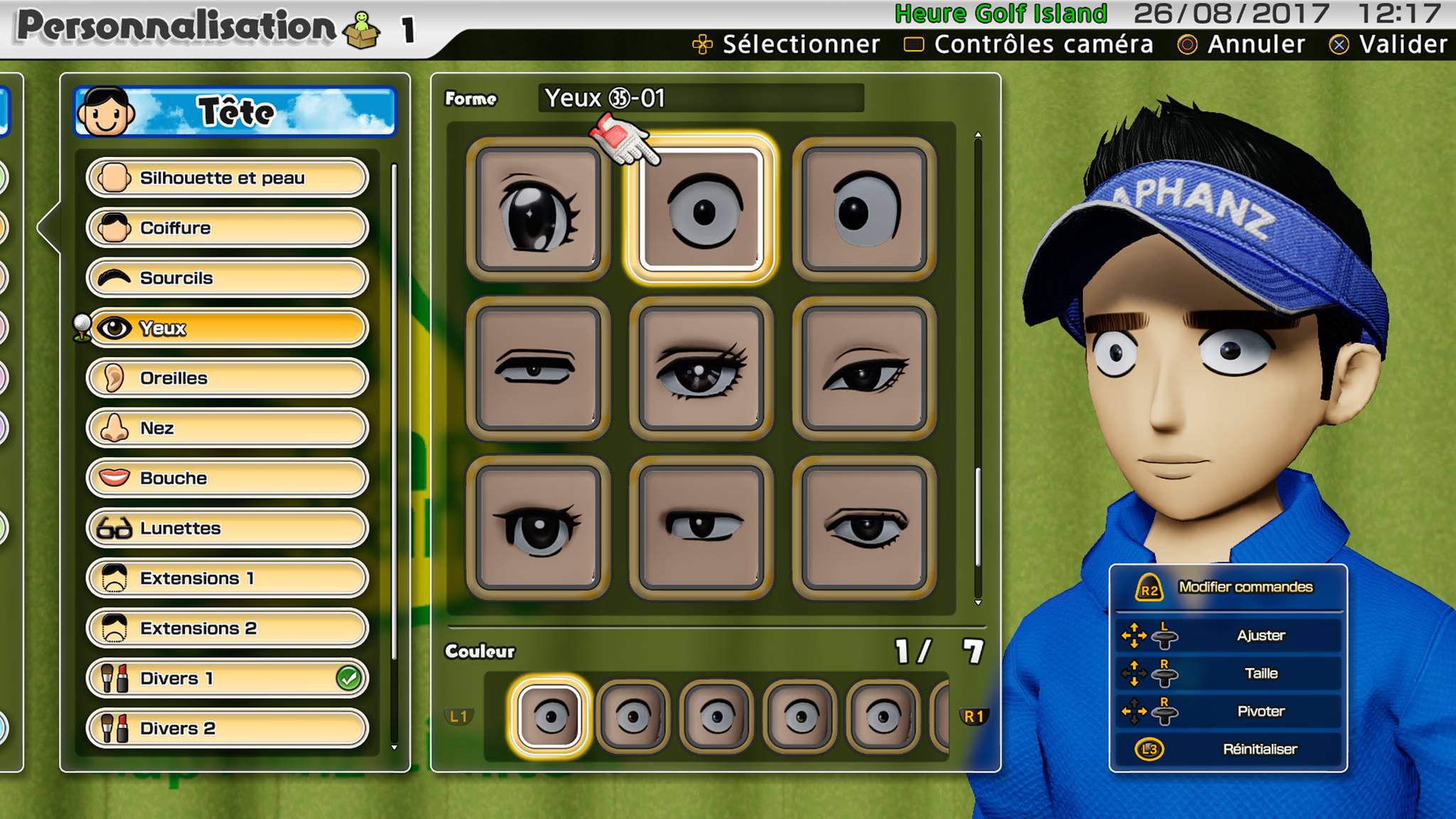
Task: Go to the Nez option
Action: (227, 428)
